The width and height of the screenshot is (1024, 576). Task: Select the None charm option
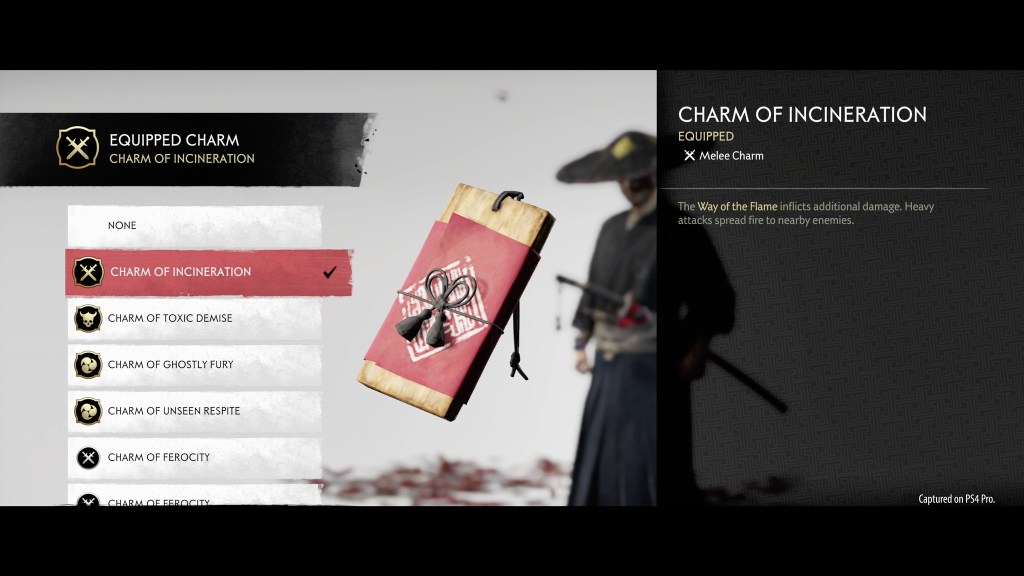pos(195,226)
